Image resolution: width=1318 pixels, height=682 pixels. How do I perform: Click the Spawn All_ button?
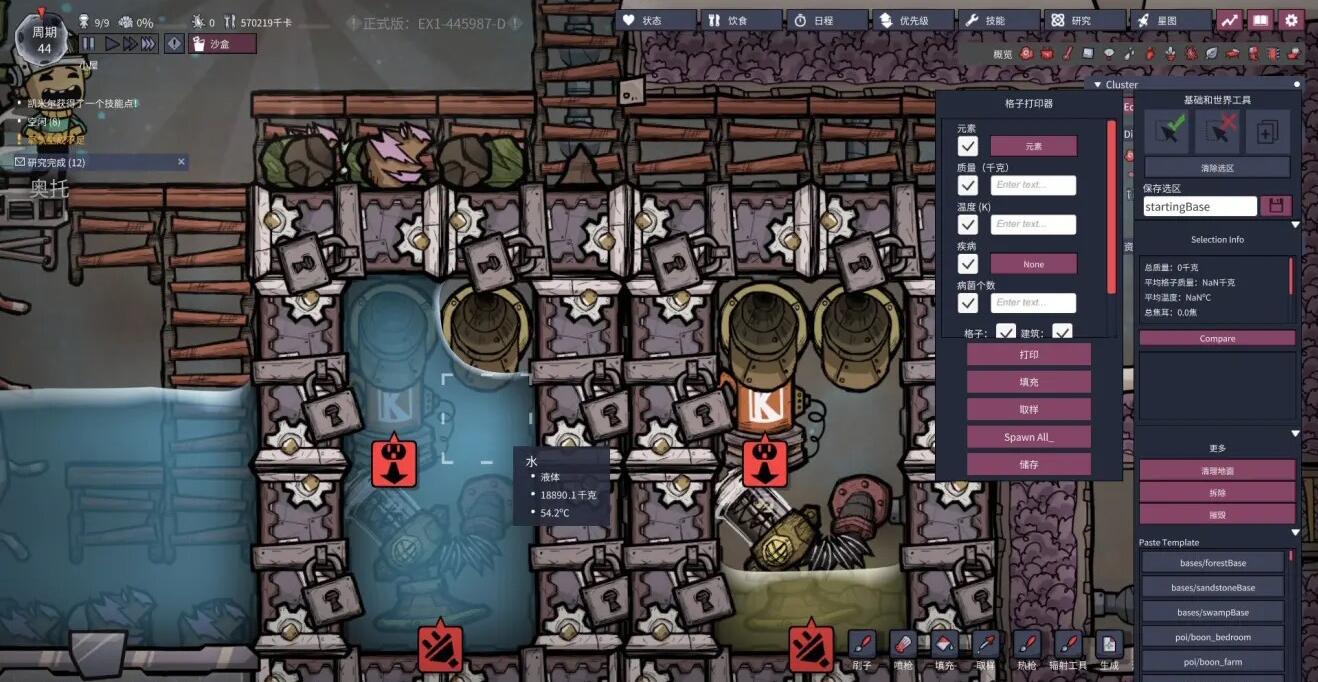click(x=1028, y=437)
